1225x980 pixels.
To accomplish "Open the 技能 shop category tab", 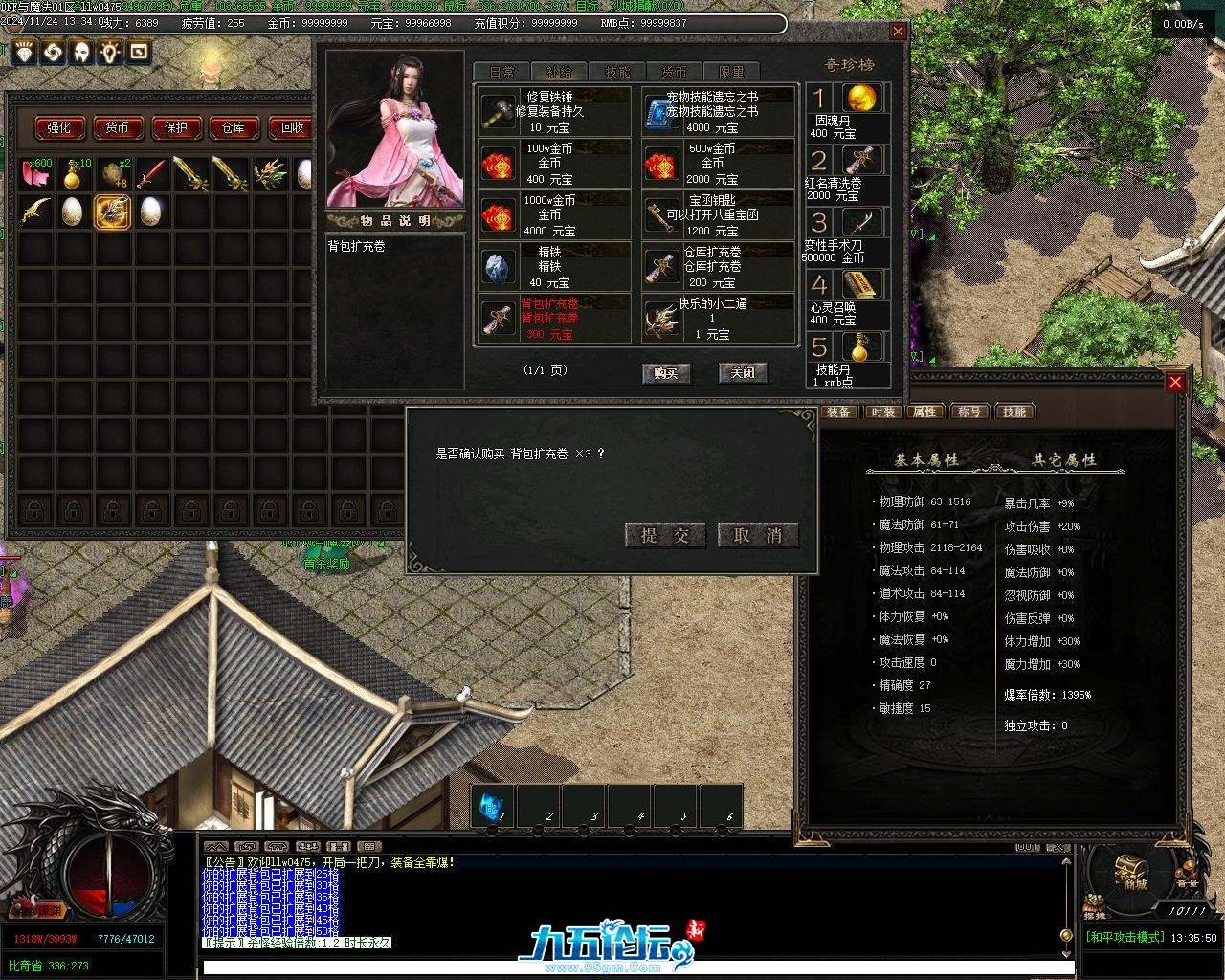I will (617, 72).
